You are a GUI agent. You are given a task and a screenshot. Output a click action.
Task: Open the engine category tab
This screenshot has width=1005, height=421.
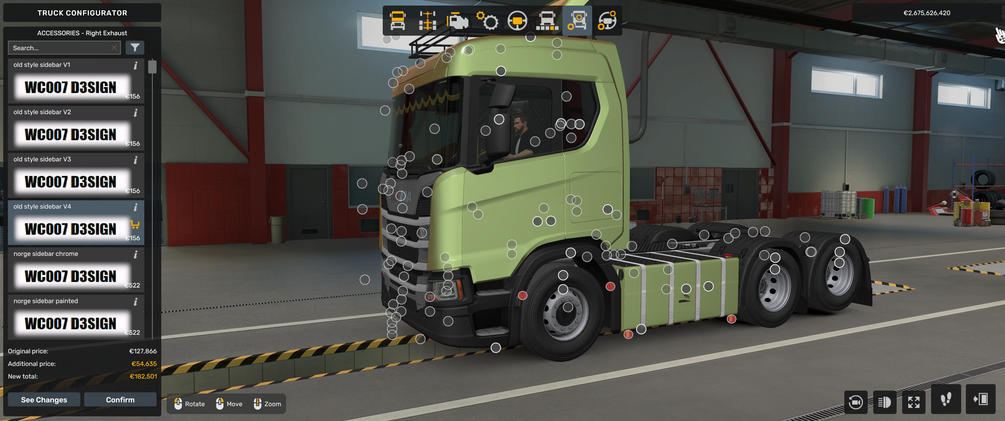[x=458, y=21]
